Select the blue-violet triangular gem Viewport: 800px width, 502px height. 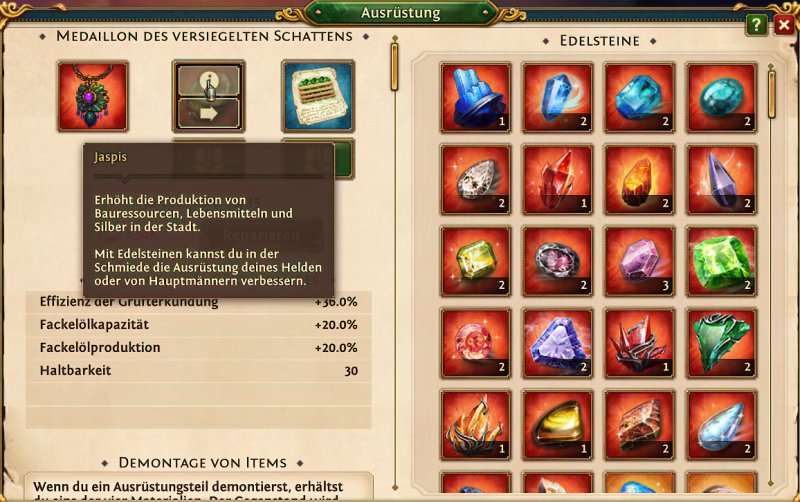coord(557,343)
